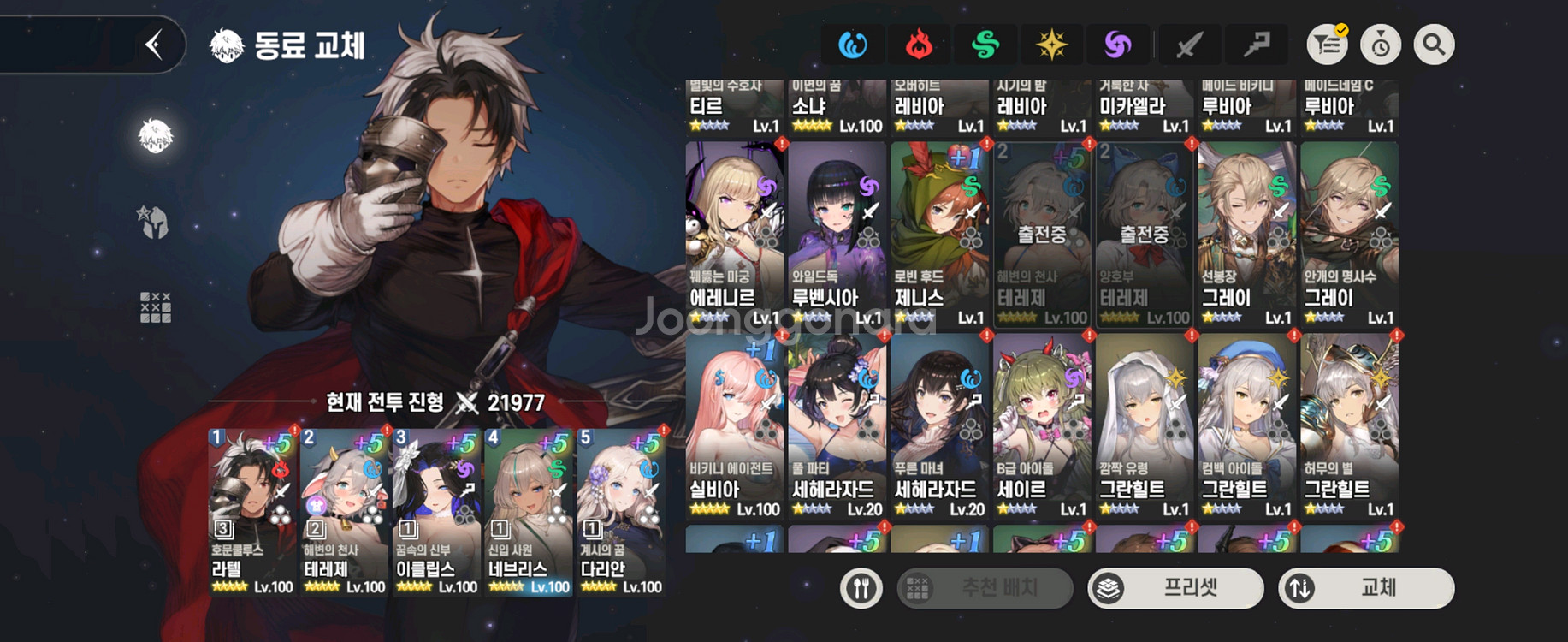The height and width of the screenshot is (642, 1568).
Task: Filter by green wind element icon
Action: 985,45
